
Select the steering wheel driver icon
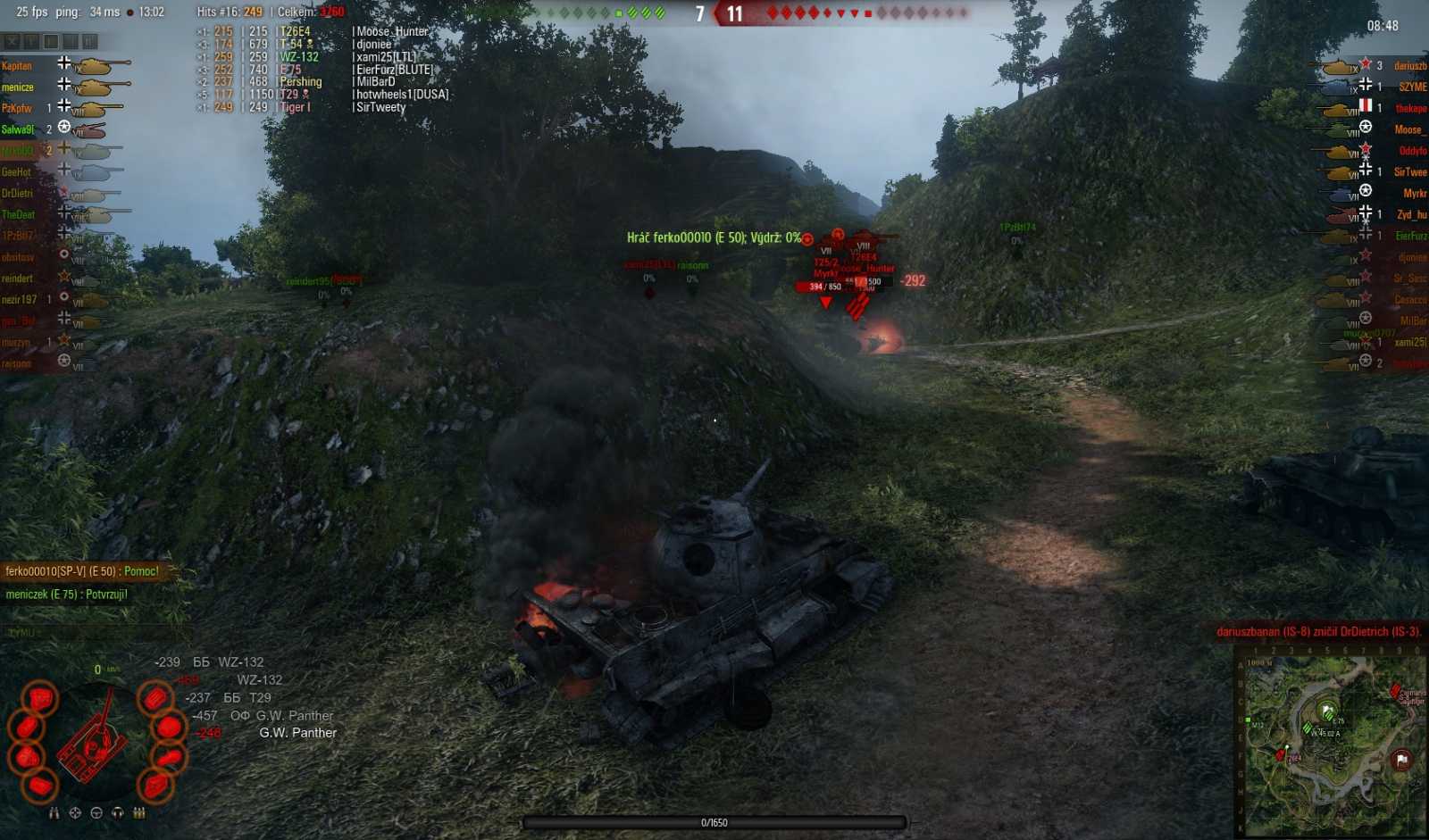pos(96,813)
